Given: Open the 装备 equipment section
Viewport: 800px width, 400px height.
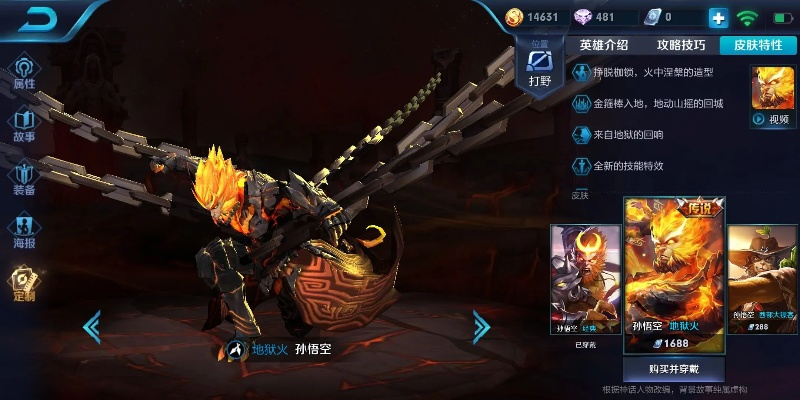Looking at the screenshot, I should [x=24, y=177].
